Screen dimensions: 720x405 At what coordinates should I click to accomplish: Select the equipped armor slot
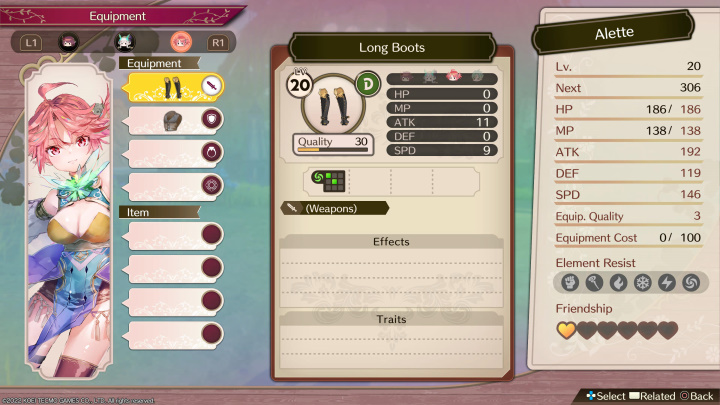click(174, 120)
